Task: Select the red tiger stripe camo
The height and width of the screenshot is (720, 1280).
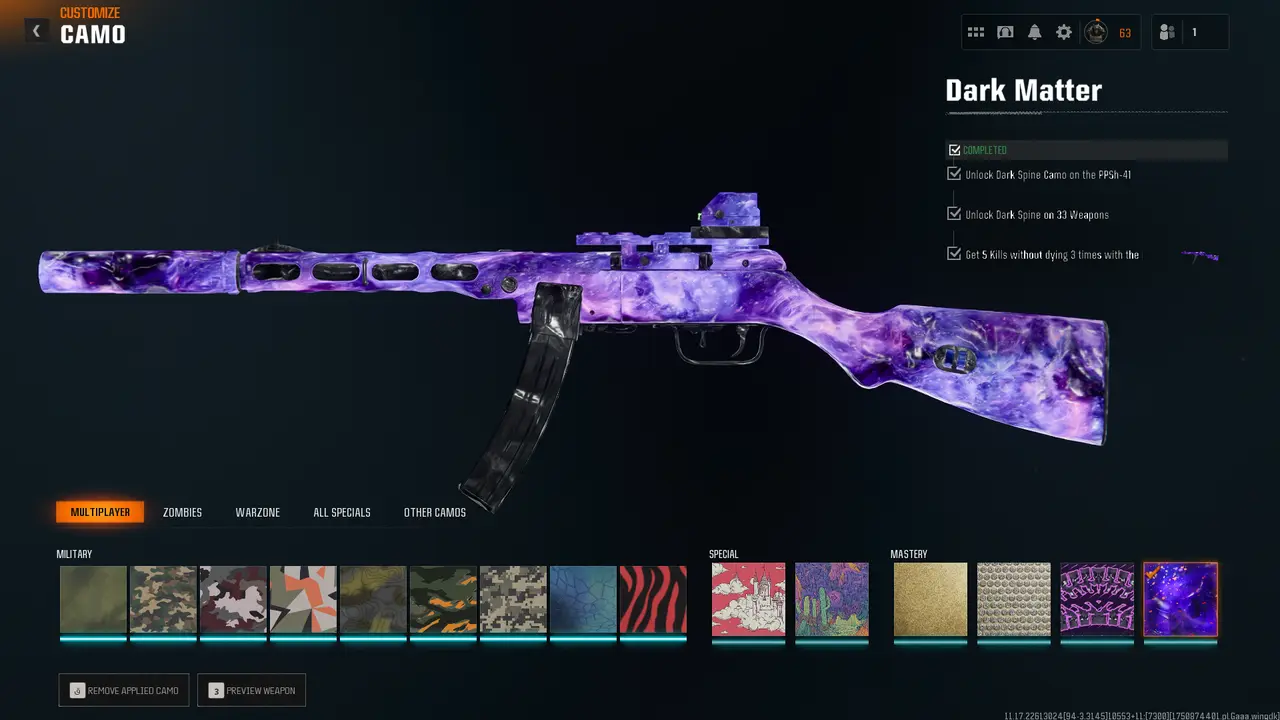Action: (x=653, y=599)
